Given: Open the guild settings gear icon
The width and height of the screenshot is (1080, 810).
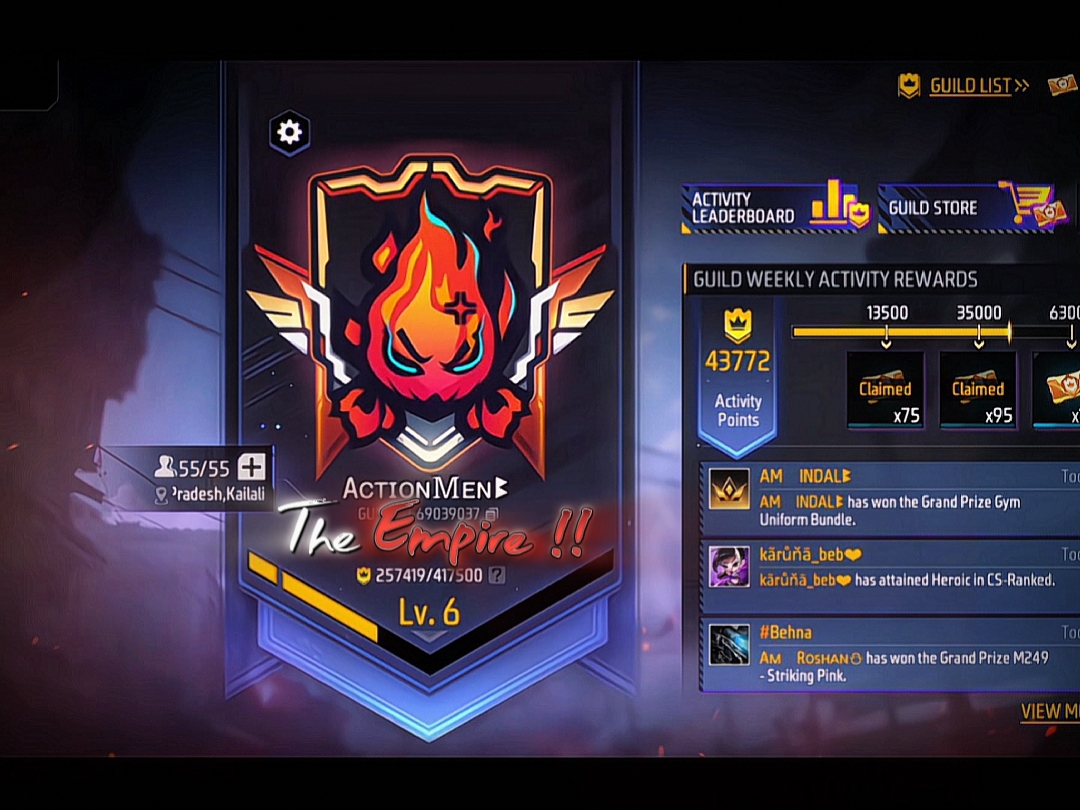Looking at the screenshot, I should click(x=290, y=132).
